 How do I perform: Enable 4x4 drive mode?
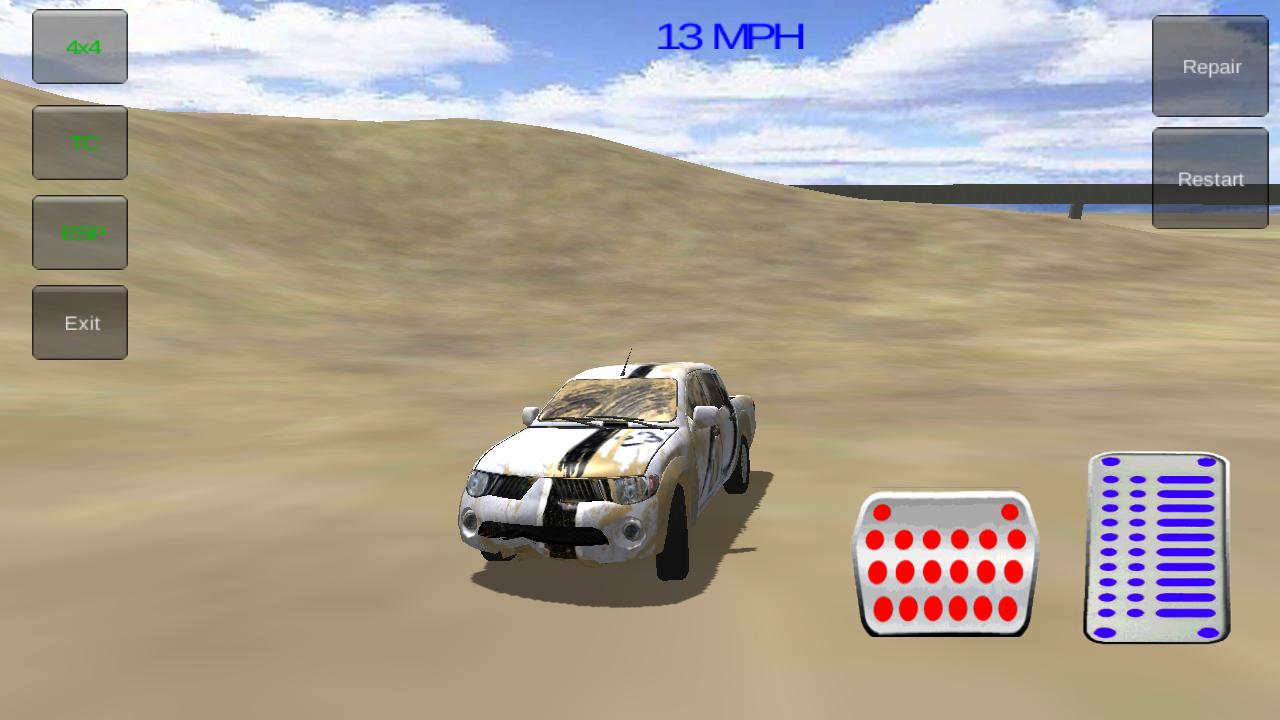click(79, 47)
